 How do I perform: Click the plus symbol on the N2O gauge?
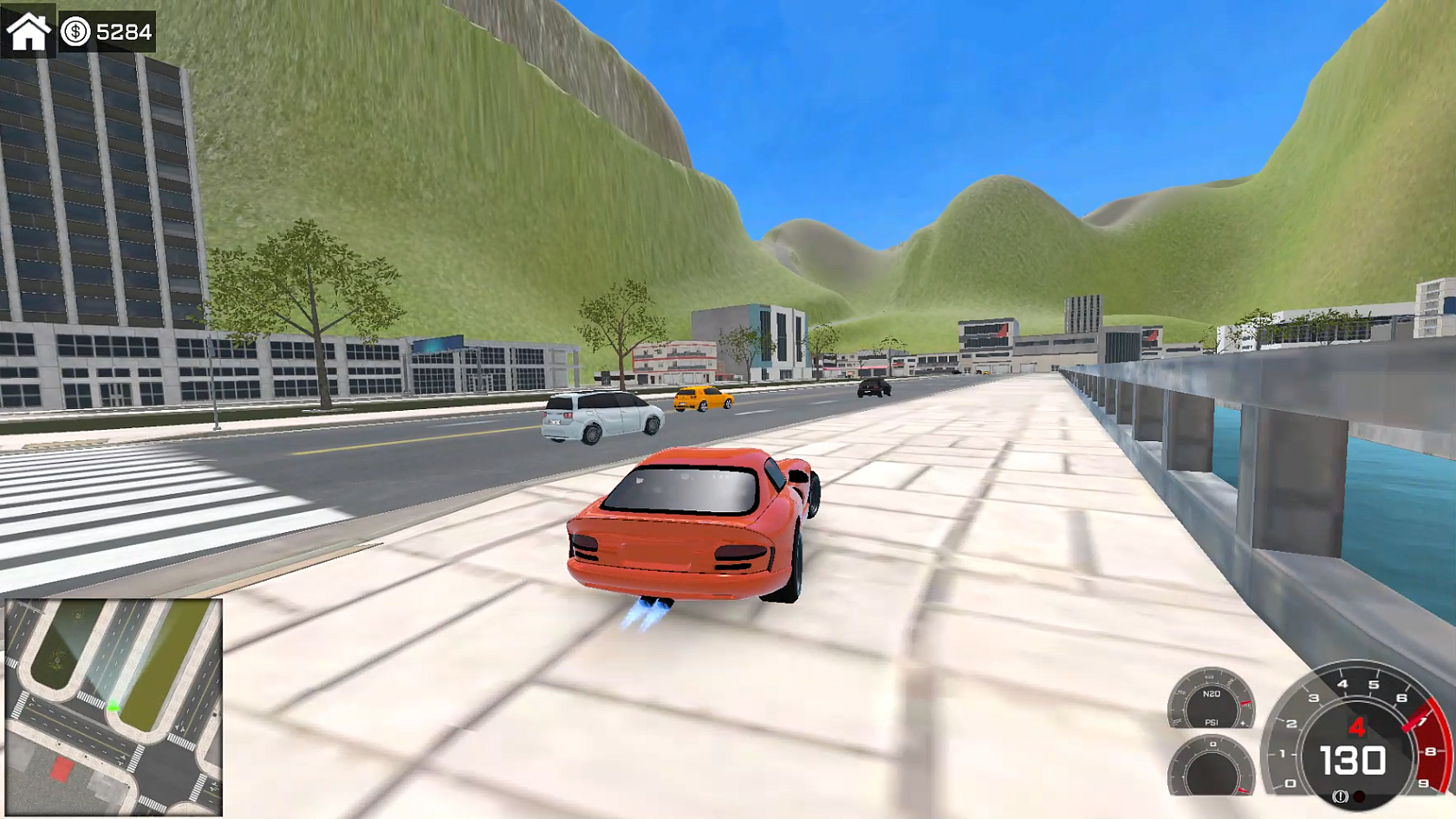(x=1243, y=723)
